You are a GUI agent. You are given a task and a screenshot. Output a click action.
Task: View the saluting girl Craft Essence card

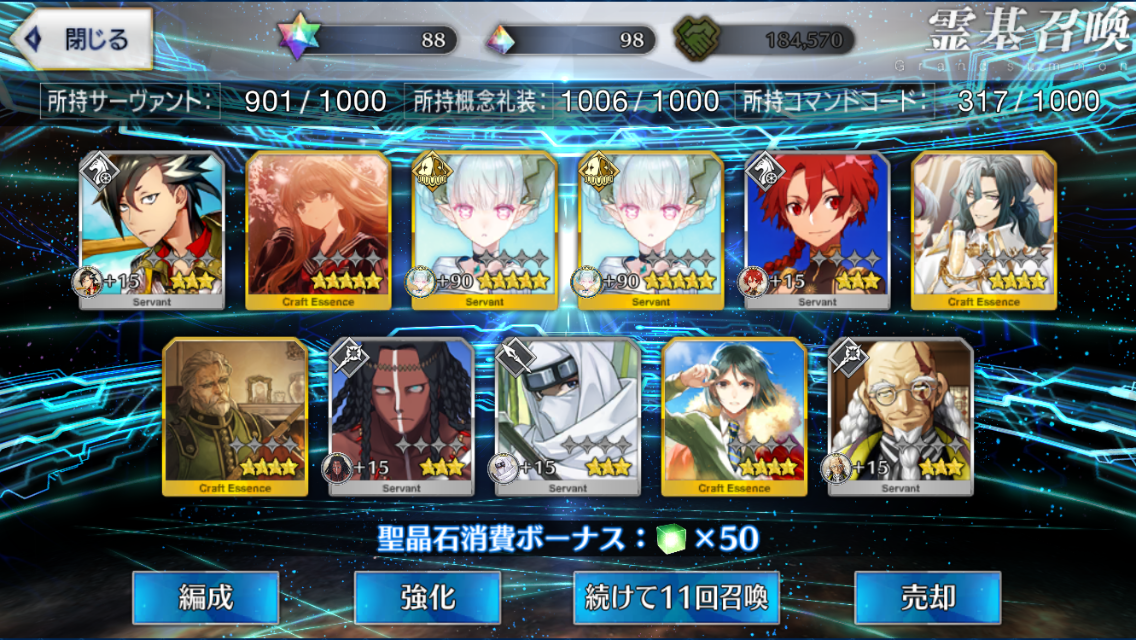tap(734, 416)
